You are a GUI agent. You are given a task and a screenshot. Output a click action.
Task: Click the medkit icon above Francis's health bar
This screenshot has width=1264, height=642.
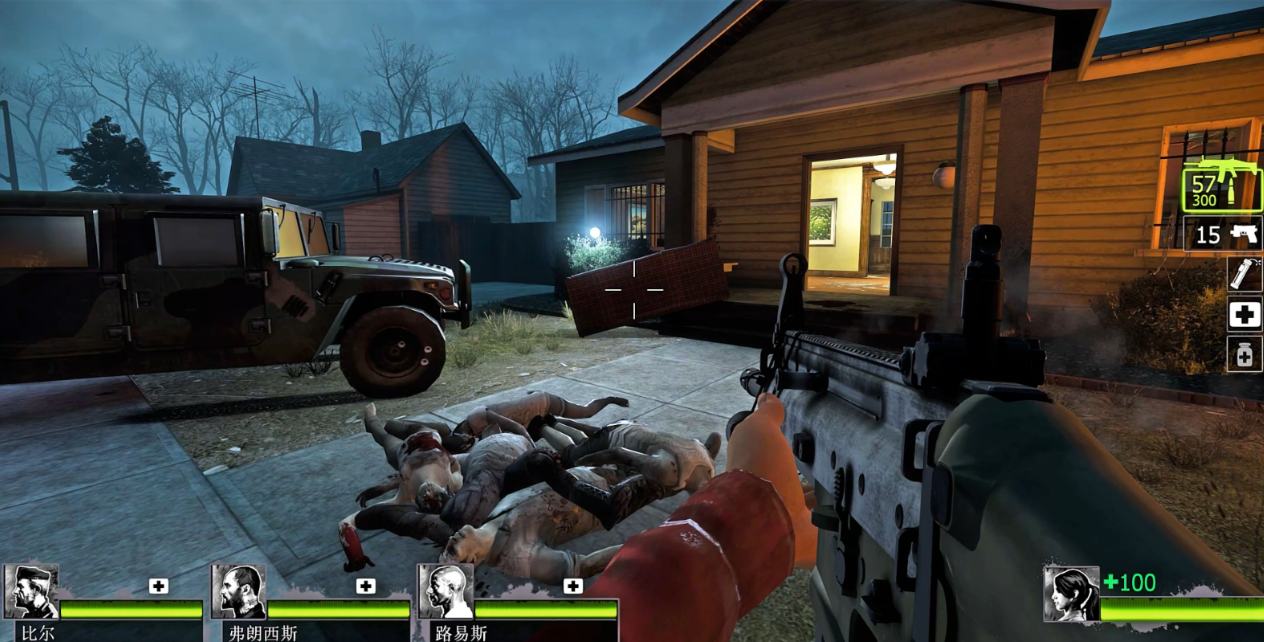(366, 586)
